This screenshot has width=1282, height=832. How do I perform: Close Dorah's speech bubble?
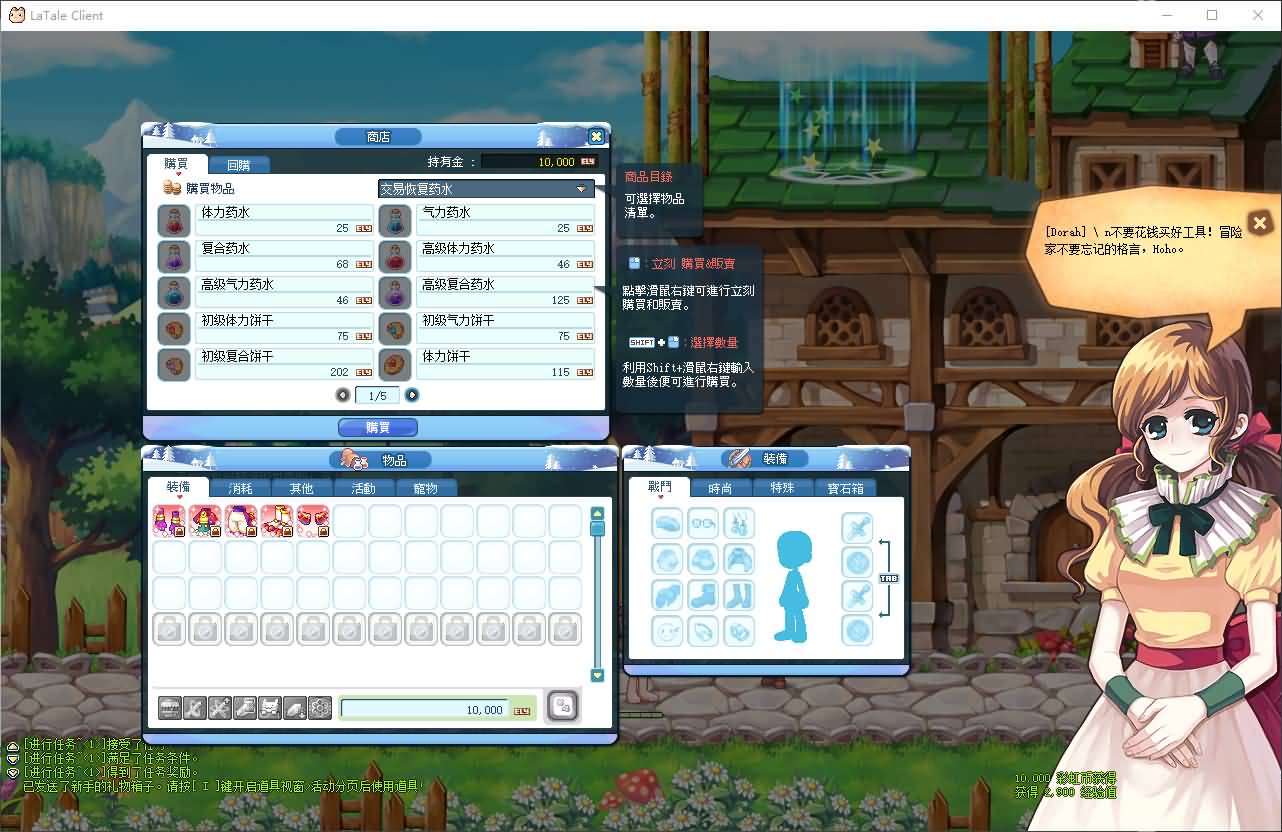[x=1259, y=223]
